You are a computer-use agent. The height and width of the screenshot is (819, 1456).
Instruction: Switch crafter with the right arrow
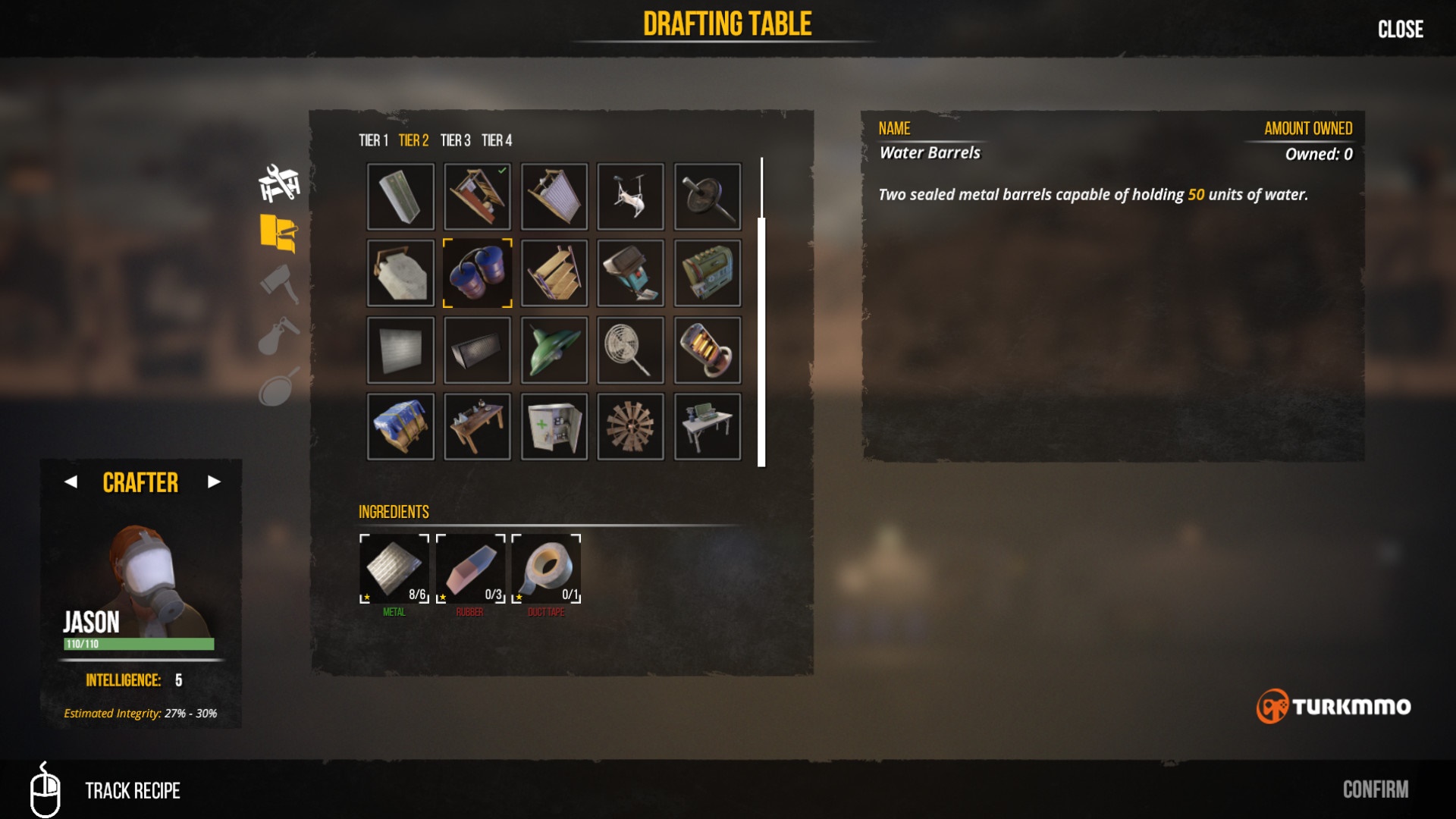214,482
